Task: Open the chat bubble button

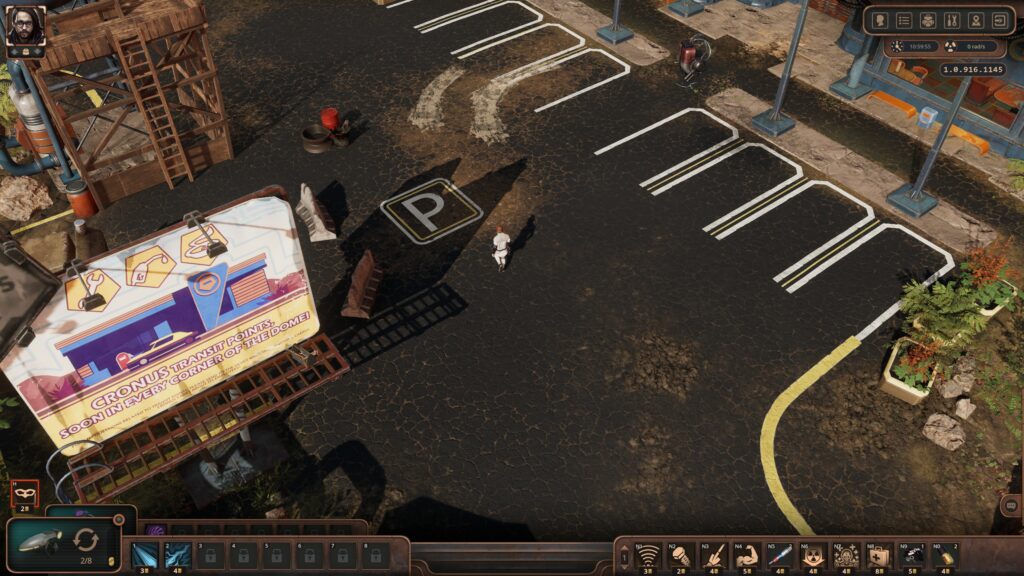Action: click(1010, 506)
